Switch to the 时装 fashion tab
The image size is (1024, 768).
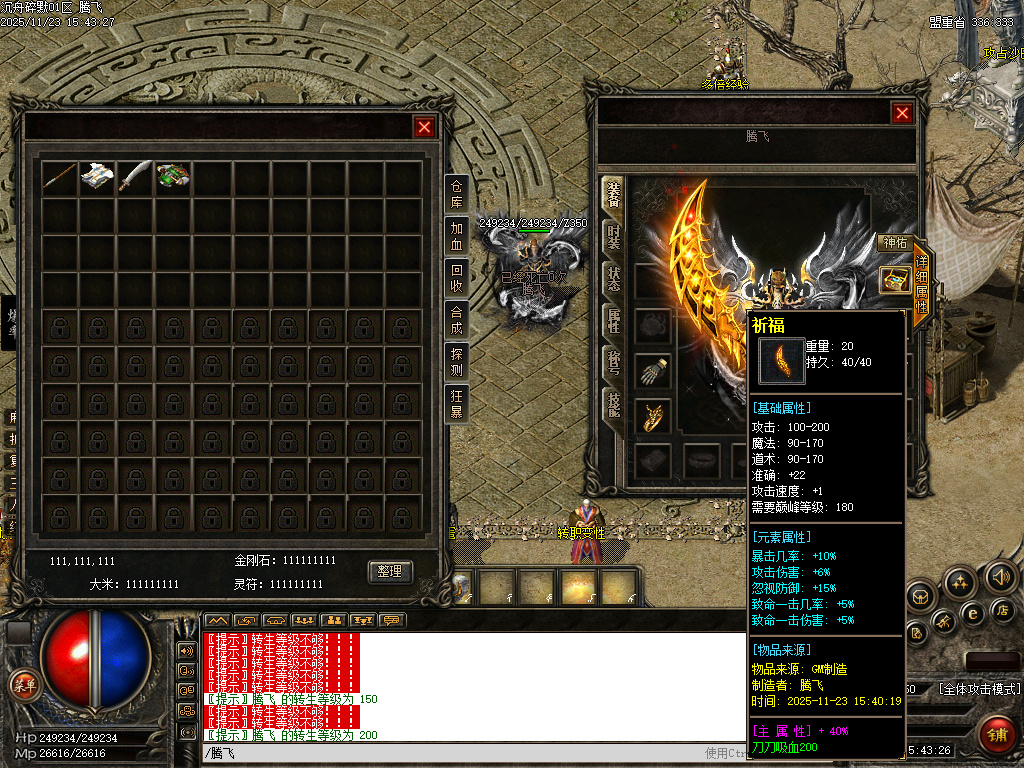pos(613,238)
